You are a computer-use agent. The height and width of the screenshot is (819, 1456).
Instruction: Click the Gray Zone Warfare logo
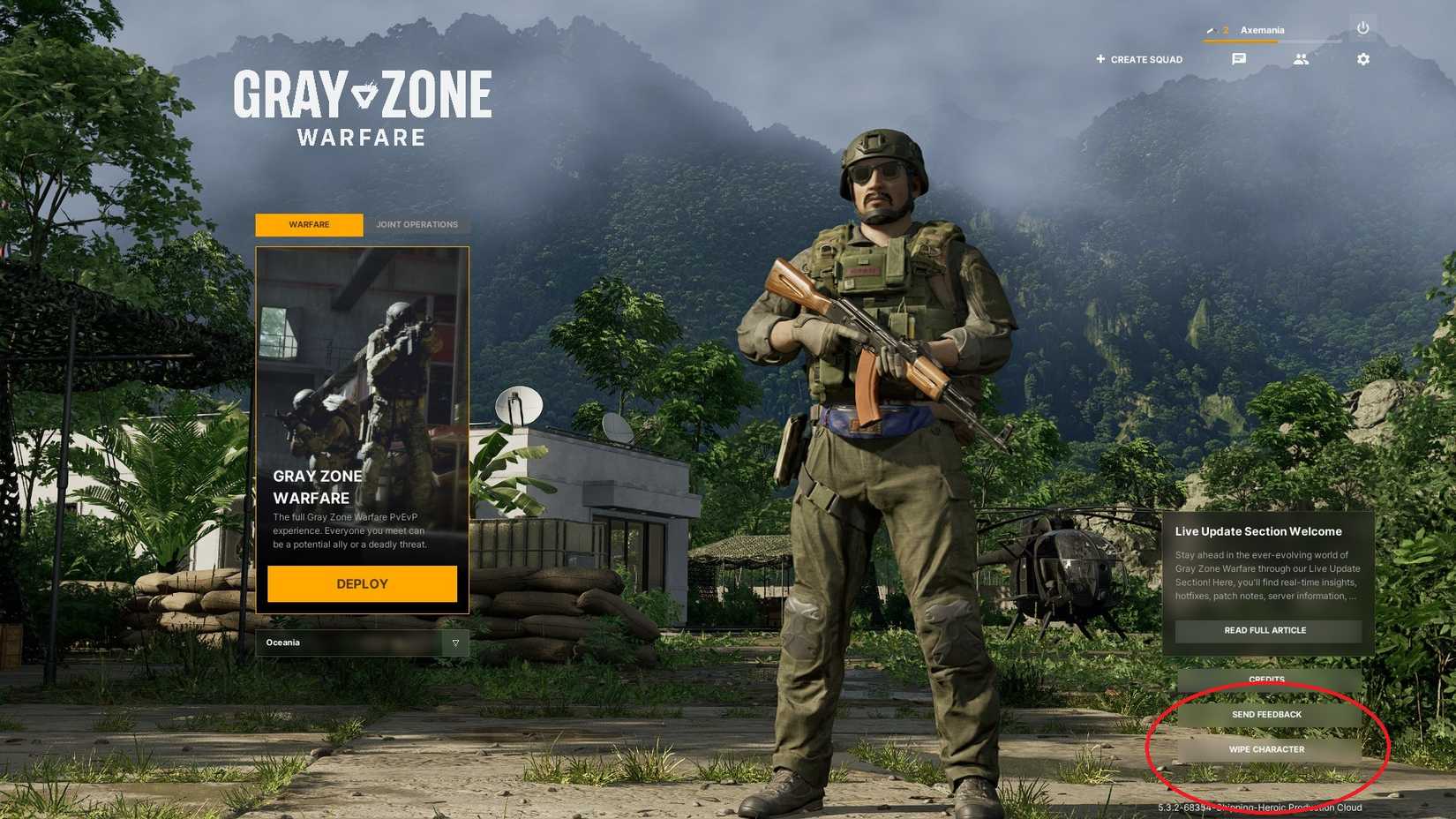[364, 106]
